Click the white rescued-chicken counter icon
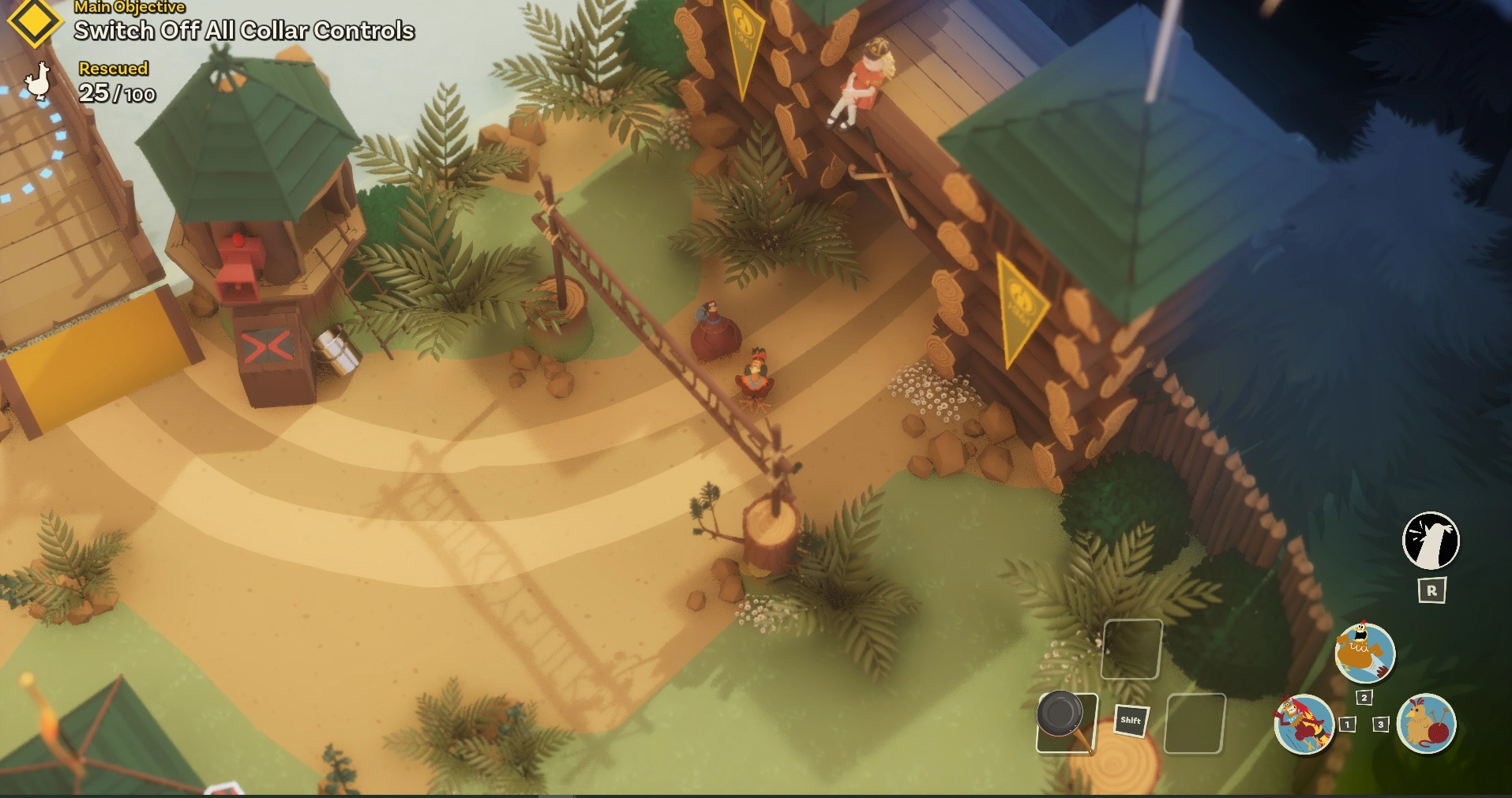 click(x=38, y=81)
